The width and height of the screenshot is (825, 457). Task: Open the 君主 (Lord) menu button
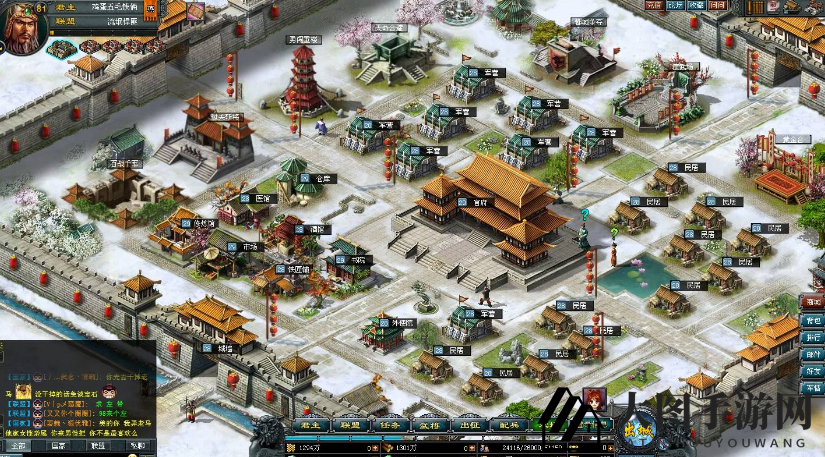309,424
